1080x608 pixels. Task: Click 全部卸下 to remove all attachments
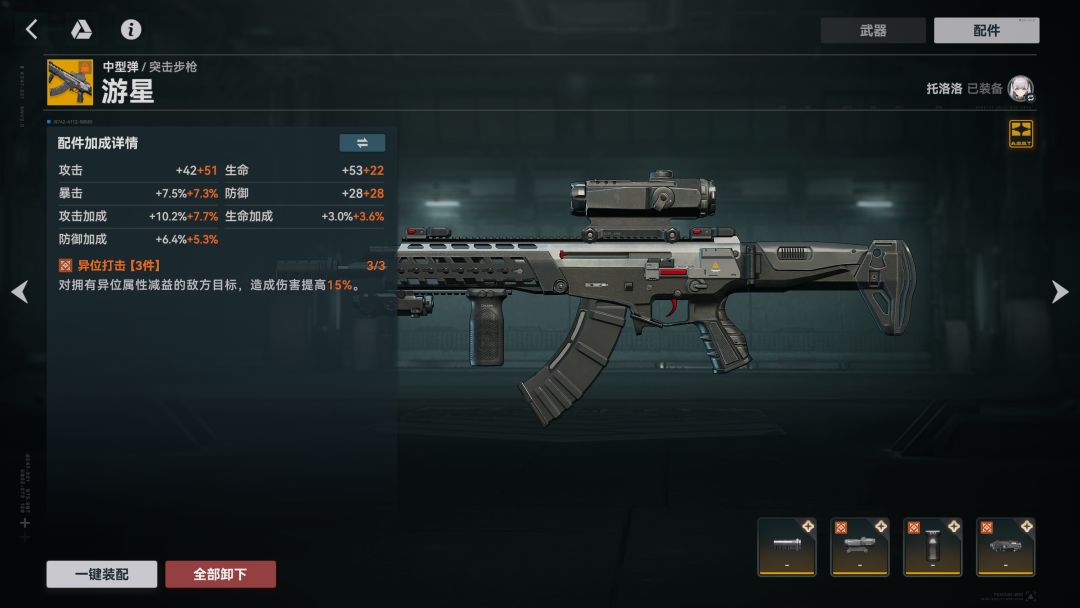click(220, 574)
